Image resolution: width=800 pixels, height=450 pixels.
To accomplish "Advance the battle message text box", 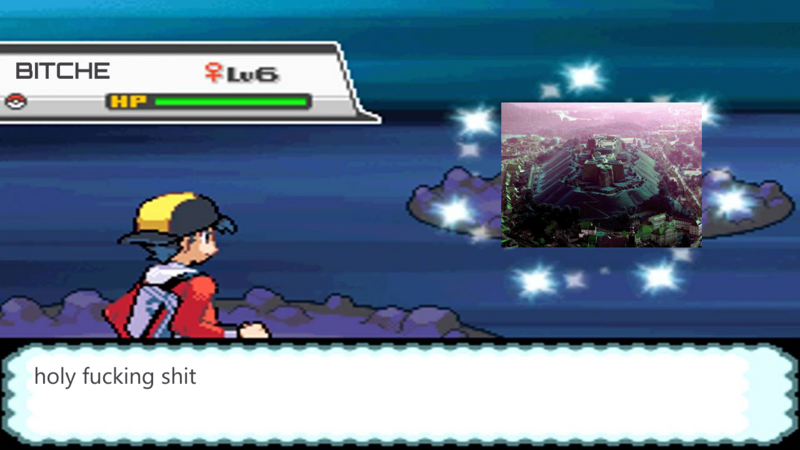I will (400, 394).
